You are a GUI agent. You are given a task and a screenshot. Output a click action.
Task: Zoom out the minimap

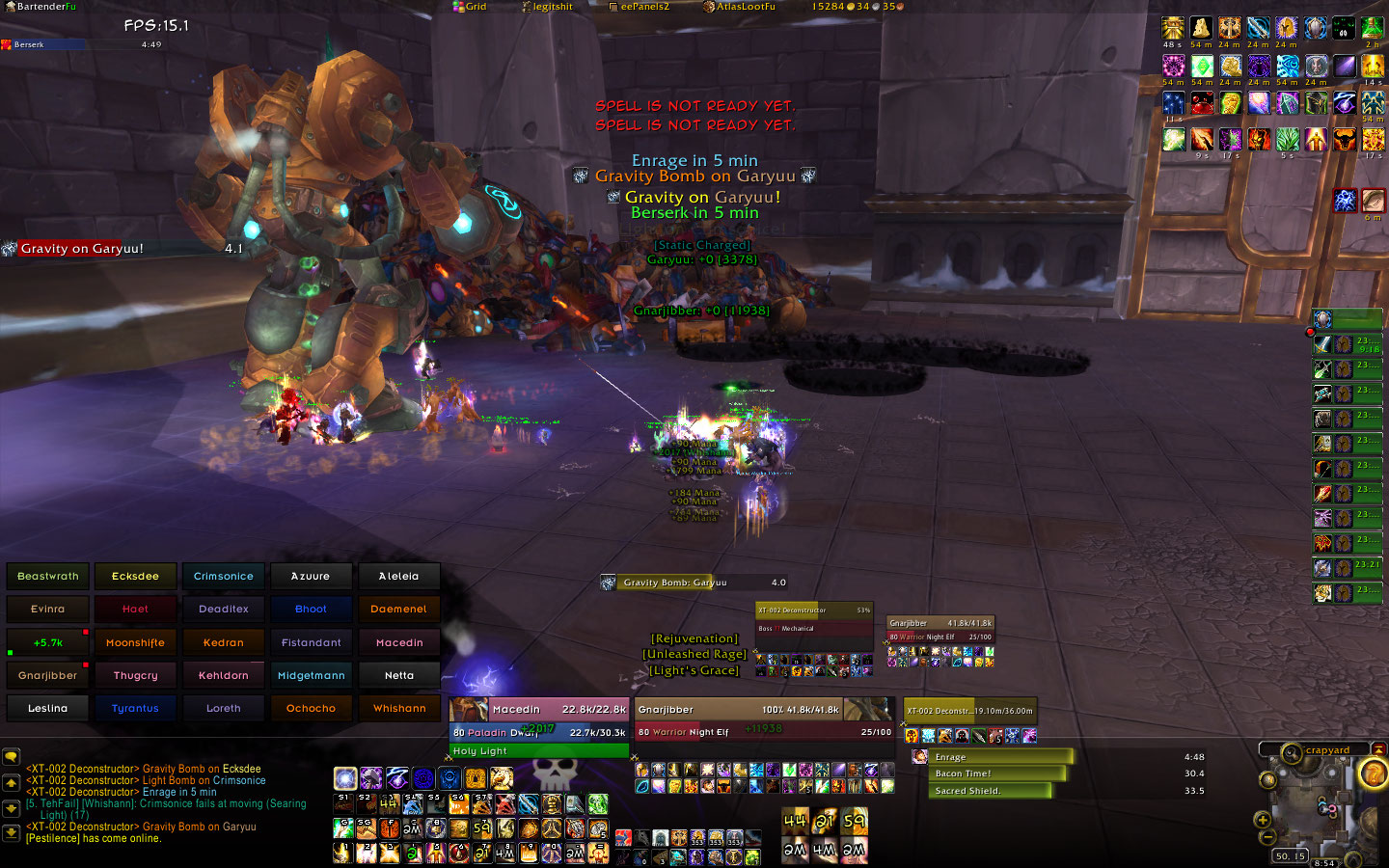(1267, 837)
